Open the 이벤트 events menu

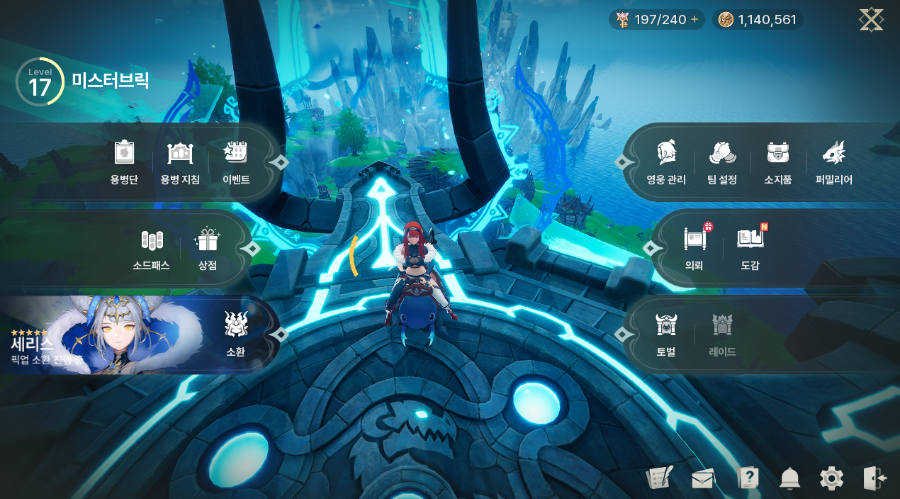(x=236, y=162)
